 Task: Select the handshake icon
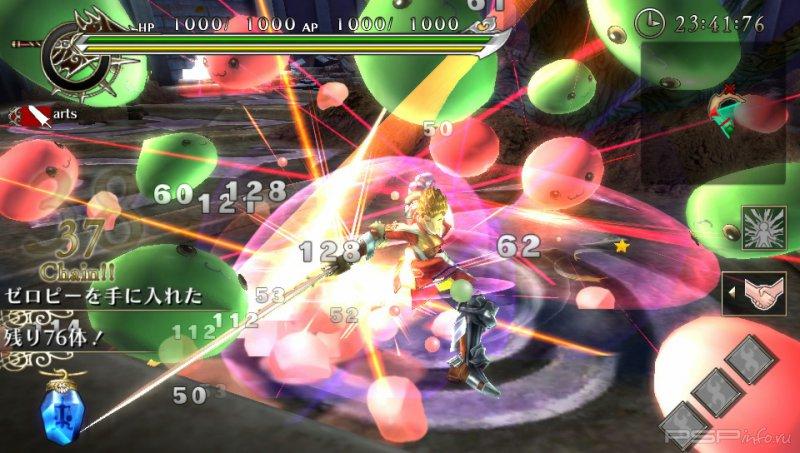pyautogui.click(x=762, y=294)
